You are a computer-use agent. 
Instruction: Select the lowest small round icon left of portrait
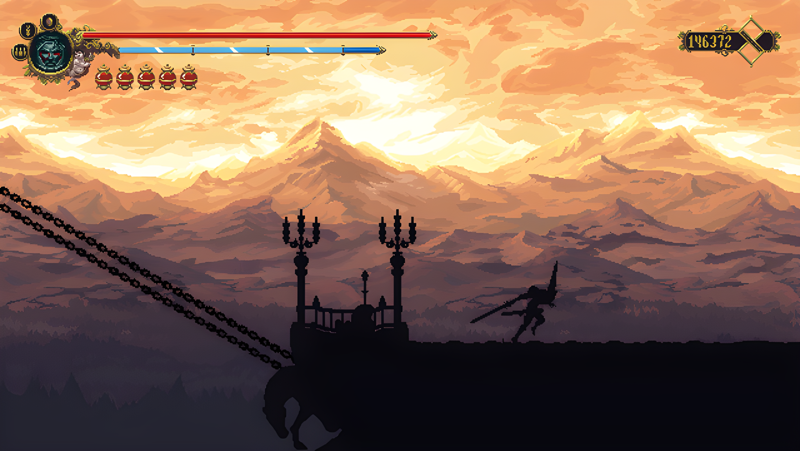19,52
